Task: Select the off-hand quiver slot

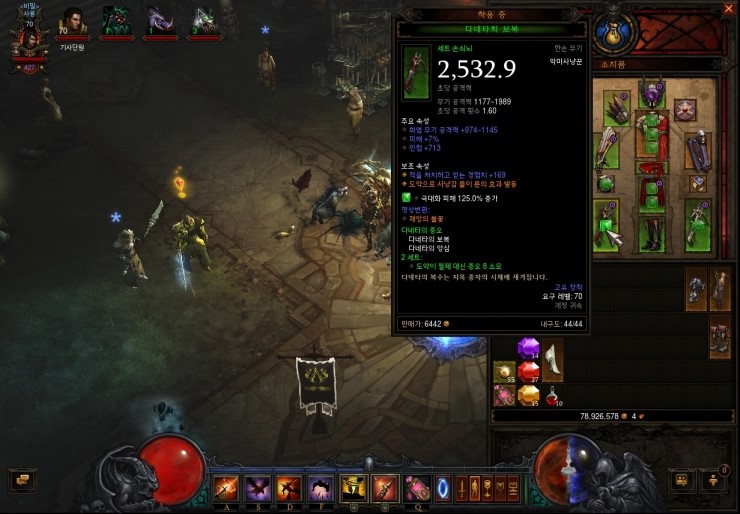Action: pyautogui.click(x=697, y=221)
